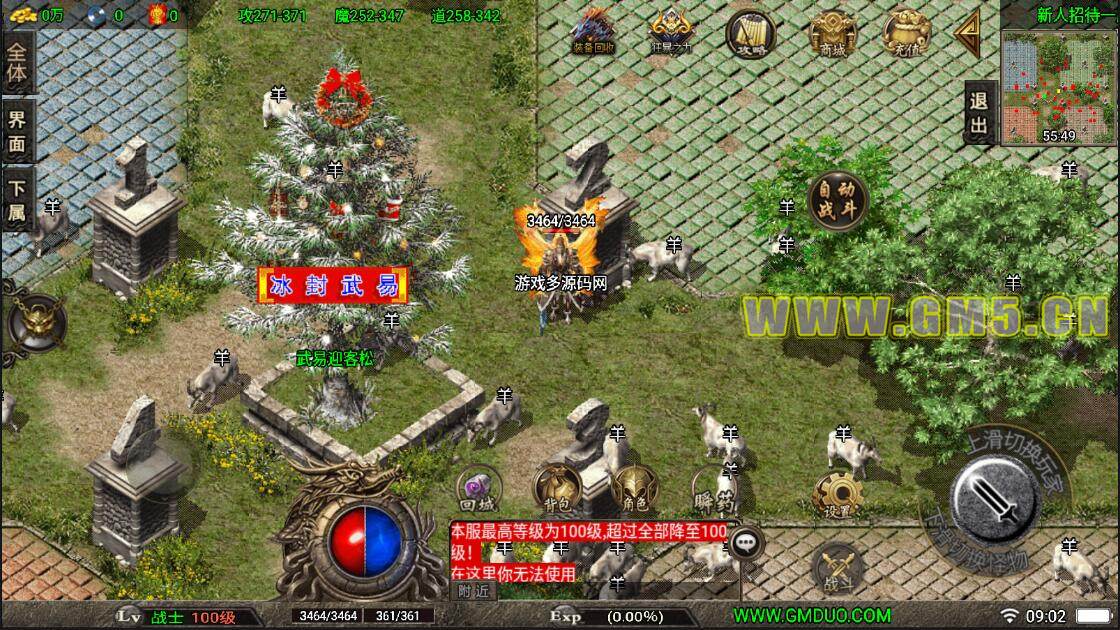This screenshot has height=630, width=1120.
Task: Open the 狂暴之力 berserk power icon
Action: [670, 31]
